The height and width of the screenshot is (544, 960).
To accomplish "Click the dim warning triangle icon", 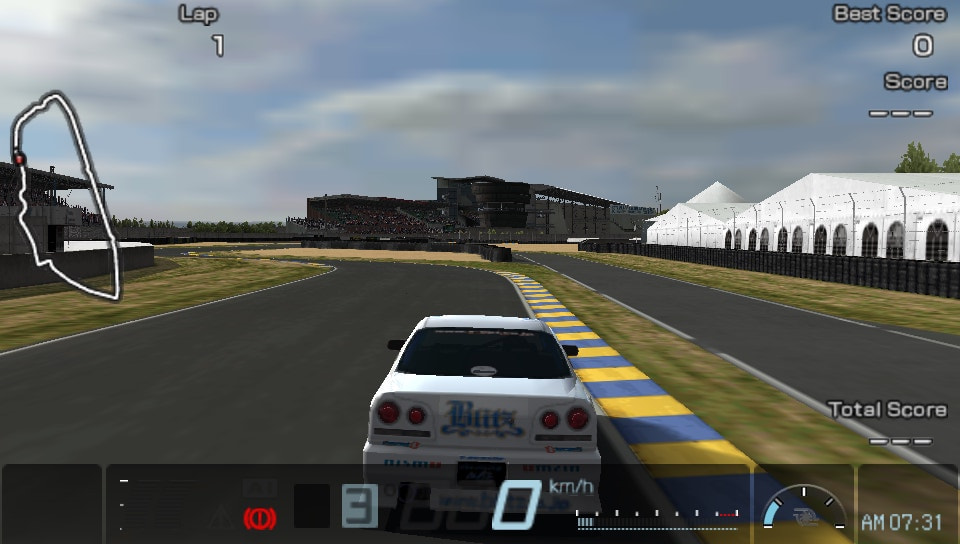I will pyautogui.click(x=220, y=517).
